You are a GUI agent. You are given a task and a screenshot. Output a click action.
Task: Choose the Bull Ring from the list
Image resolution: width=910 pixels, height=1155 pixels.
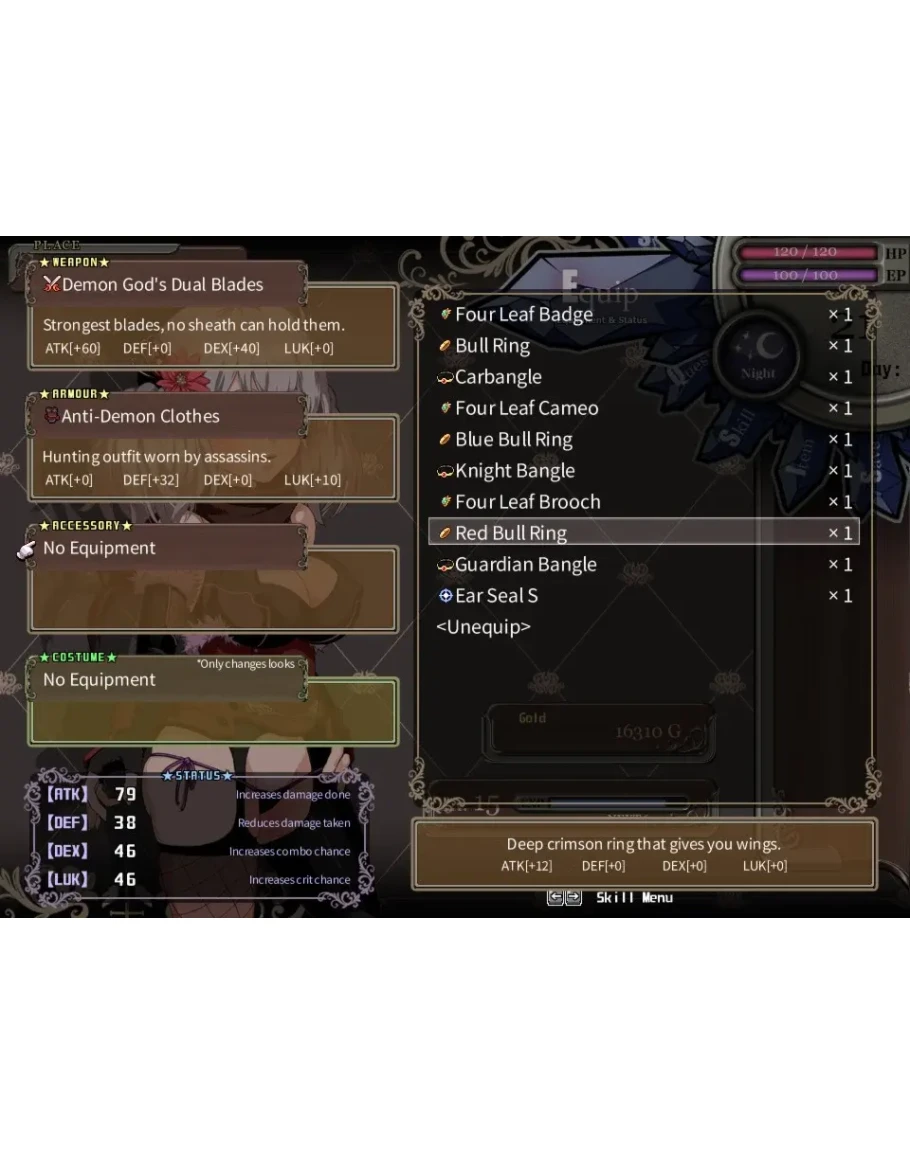coord(493,346)
